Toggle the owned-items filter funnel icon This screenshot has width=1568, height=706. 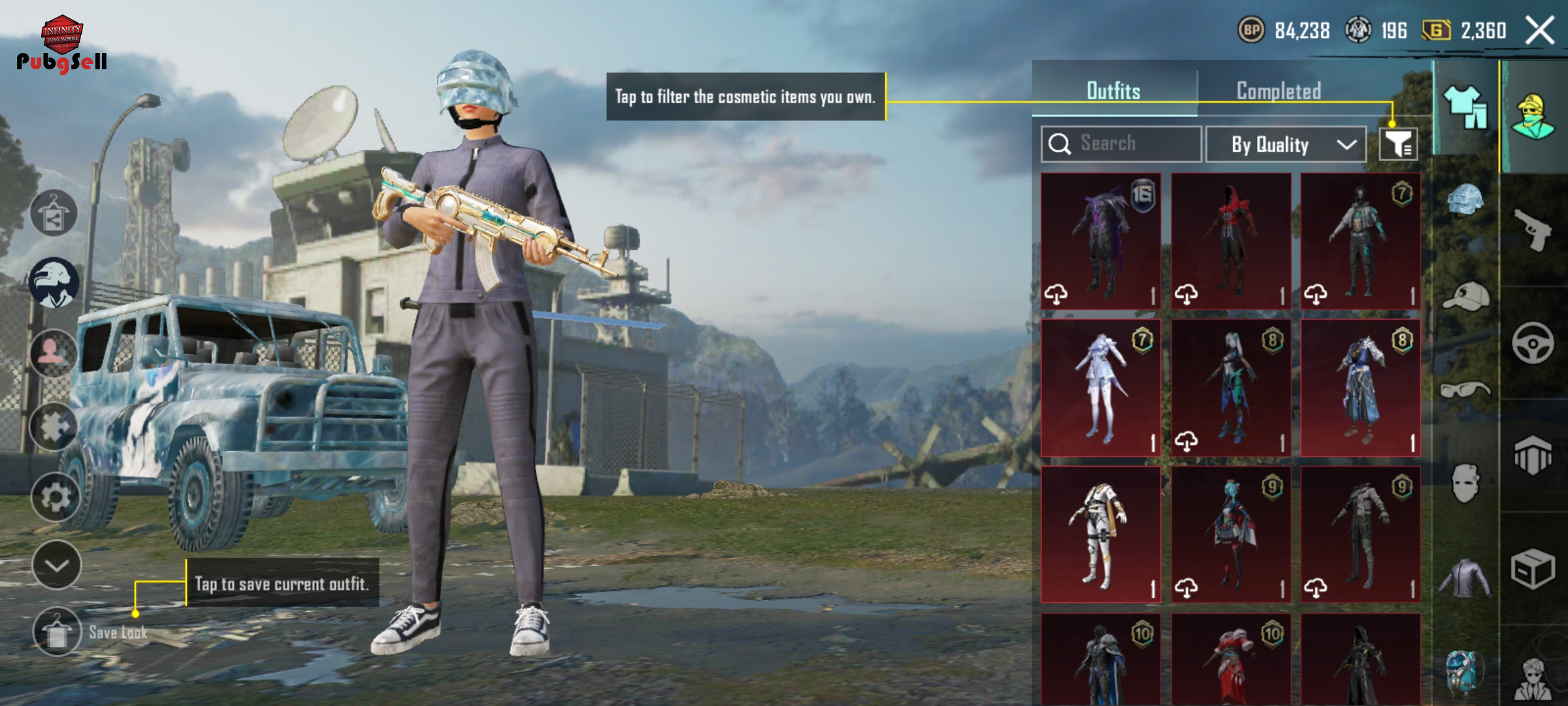tap(1398, 144)
